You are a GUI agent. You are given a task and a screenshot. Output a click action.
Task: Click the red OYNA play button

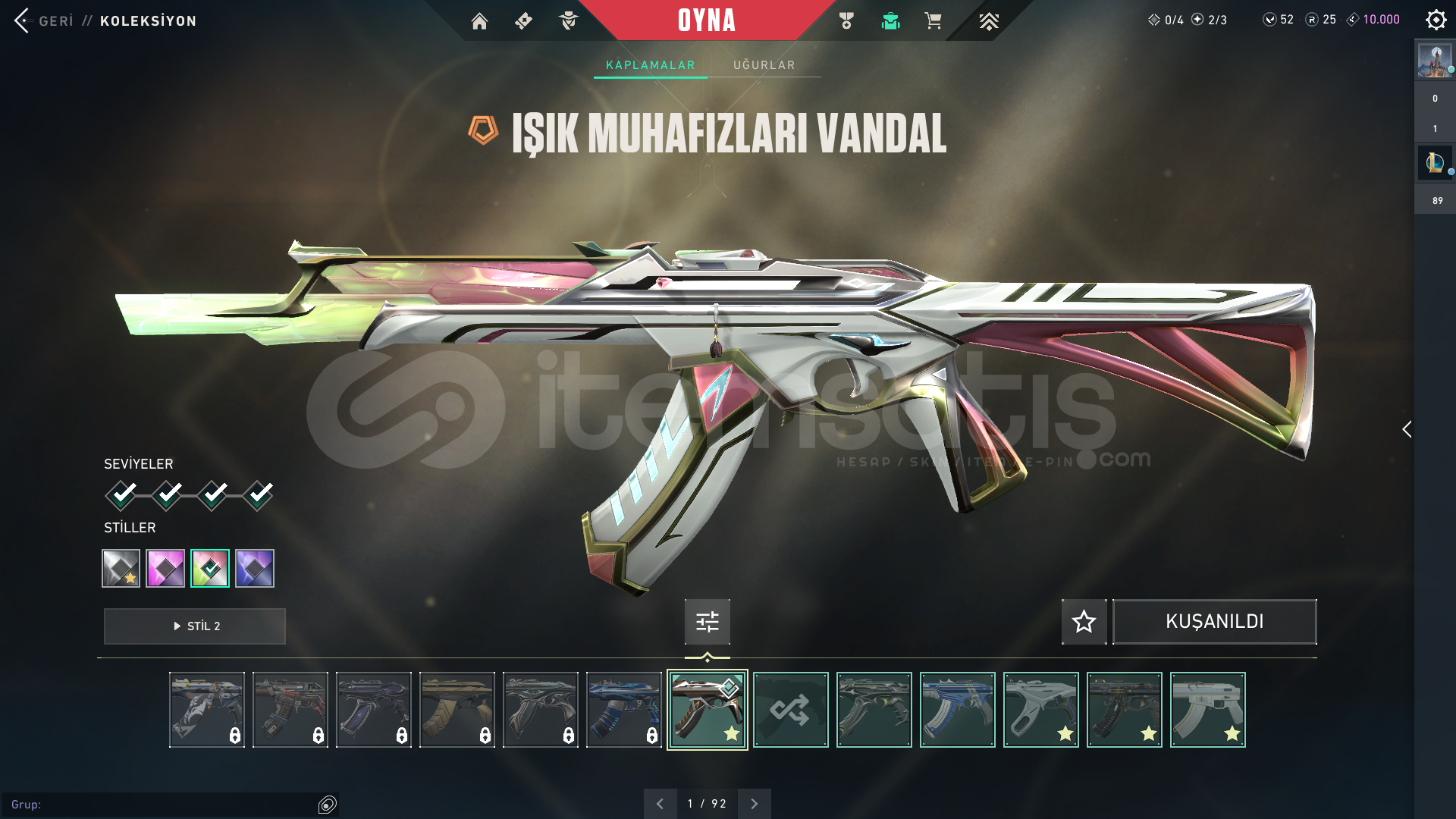[706, 20]
